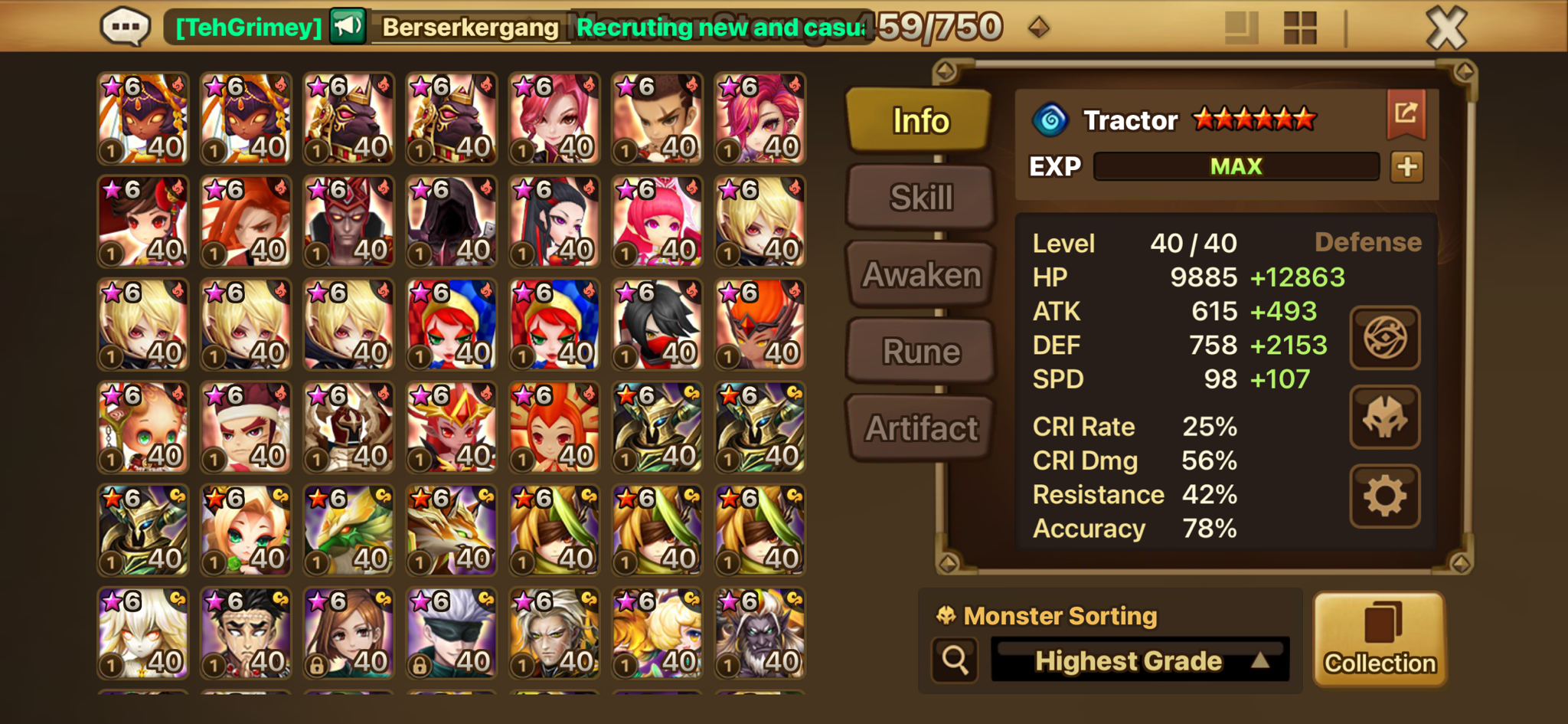Click the rune emblem icon button
The image size is (1568, 724).
coord(1384,338)
